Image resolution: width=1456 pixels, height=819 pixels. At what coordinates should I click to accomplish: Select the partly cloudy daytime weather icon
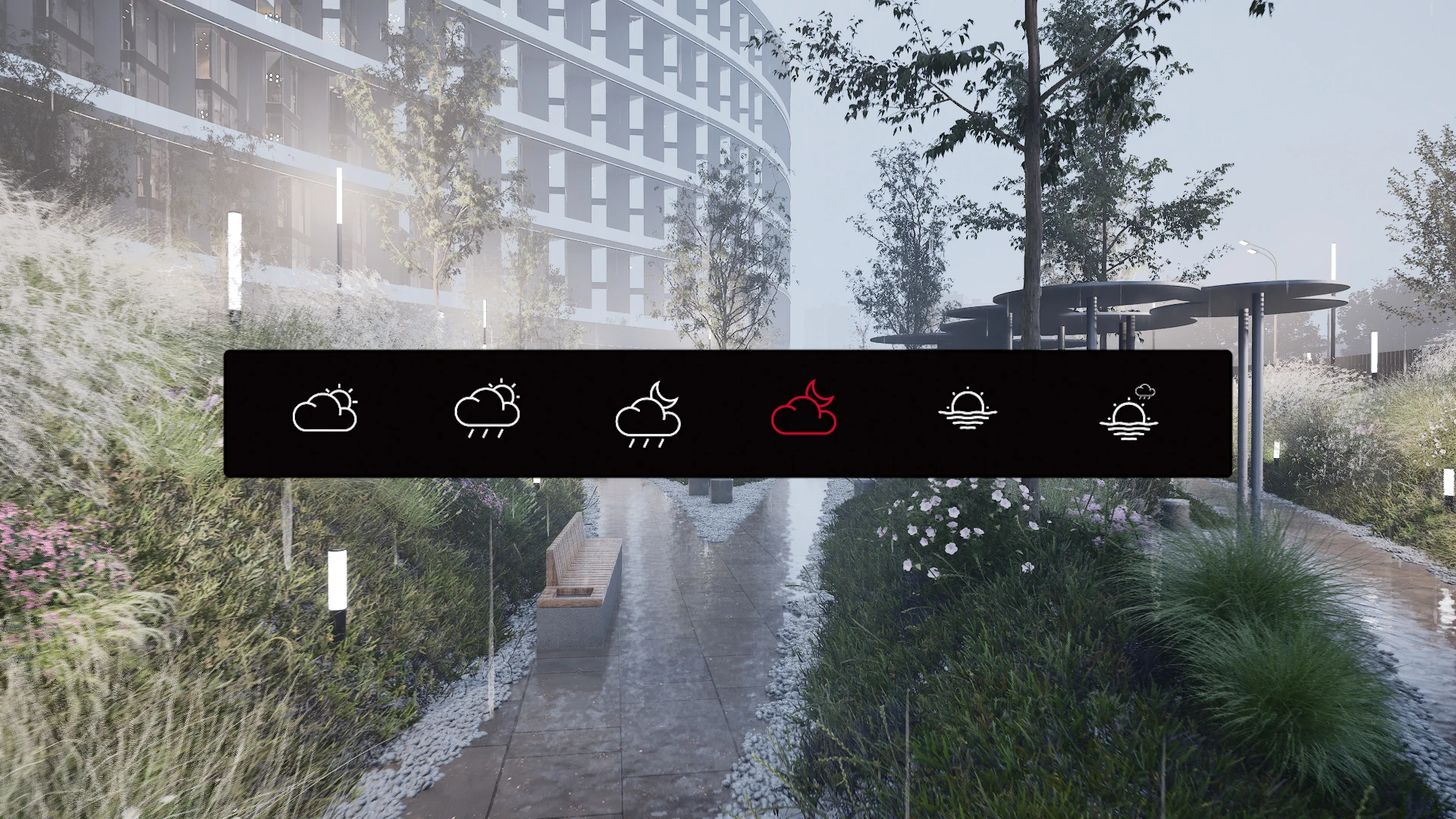pyautogui.click(x=325, y=410)
